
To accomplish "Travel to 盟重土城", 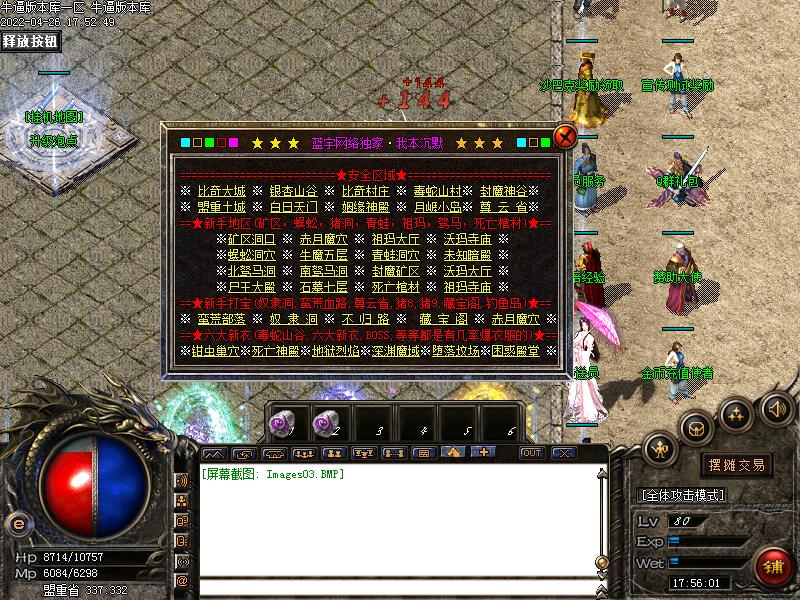I will click(220, 207).
